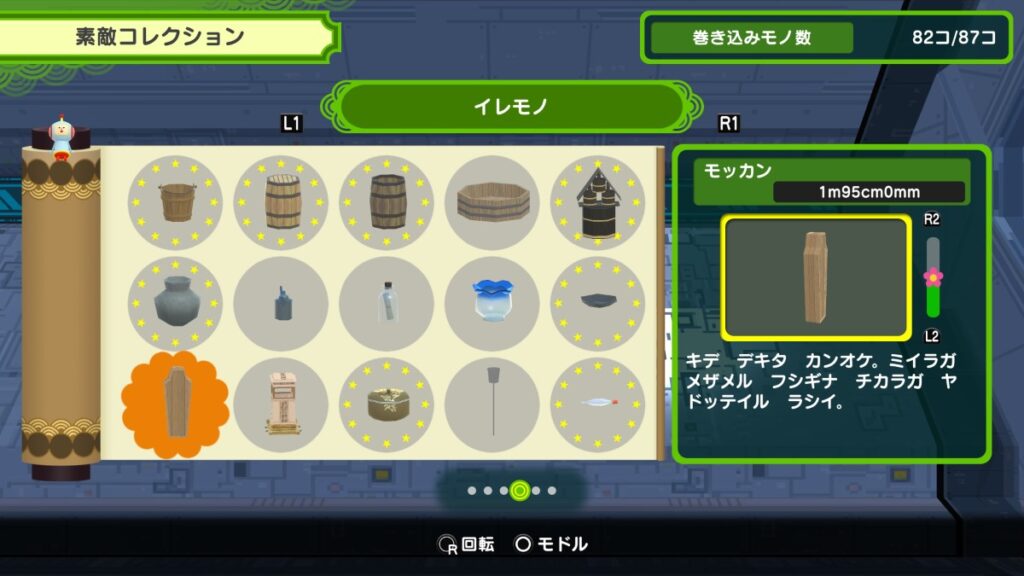Choose the light-colored wooden barrel
Viewport: 1024px width, 576px height.
281,202
